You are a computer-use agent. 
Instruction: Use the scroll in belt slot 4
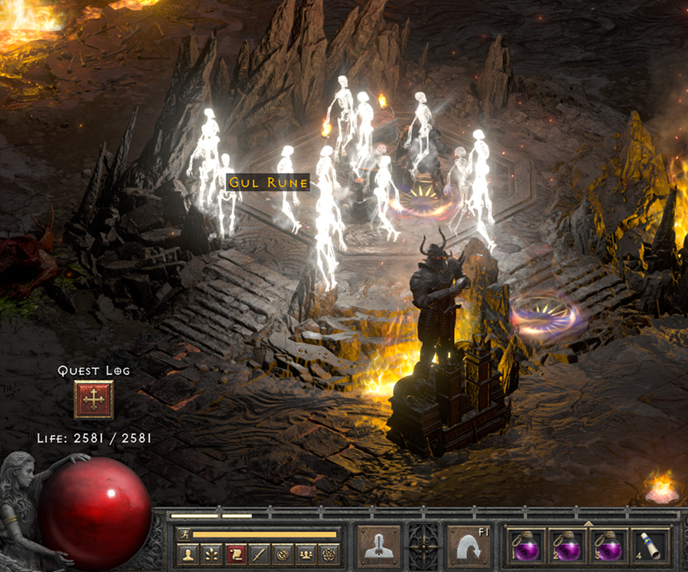(x=649, y=546)
